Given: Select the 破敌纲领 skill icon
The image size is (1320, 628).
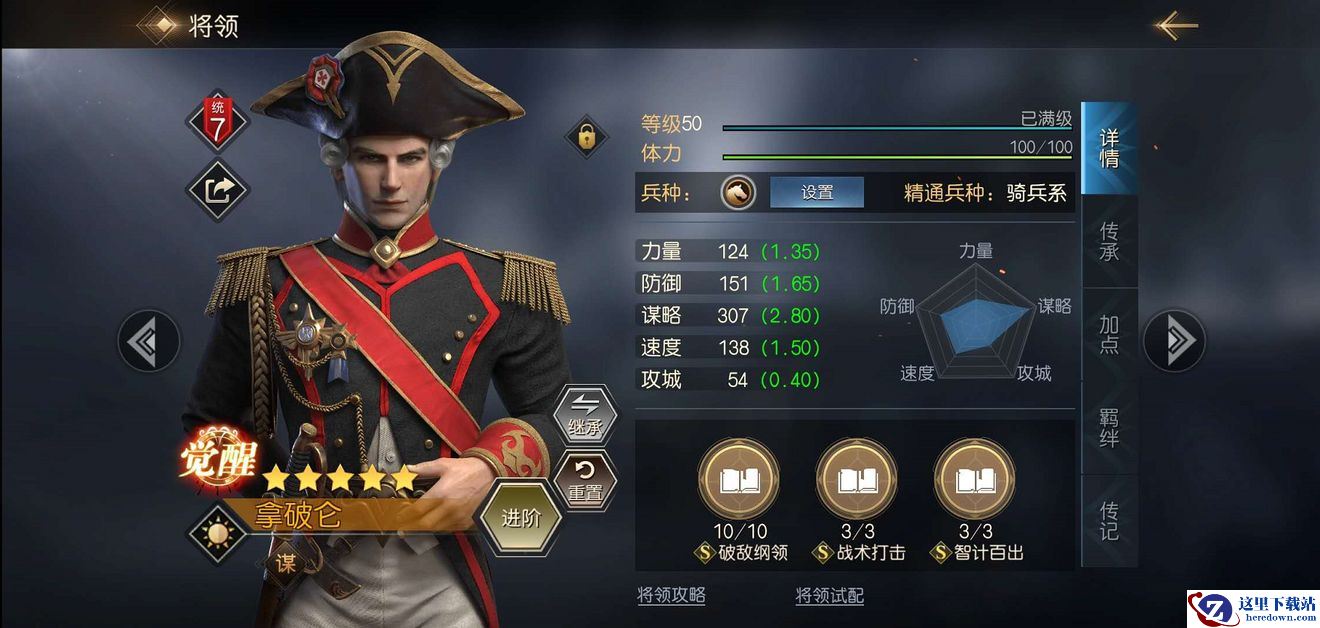Looking at the screenshot, I should point(739,482).
